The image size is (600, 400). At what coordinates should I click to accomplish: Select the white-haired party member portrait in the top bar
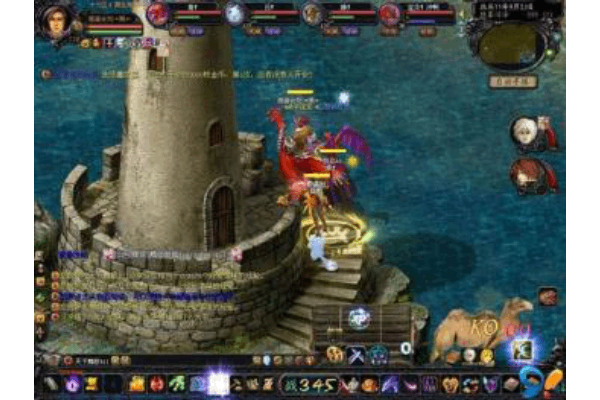click(x=235, y=13)
